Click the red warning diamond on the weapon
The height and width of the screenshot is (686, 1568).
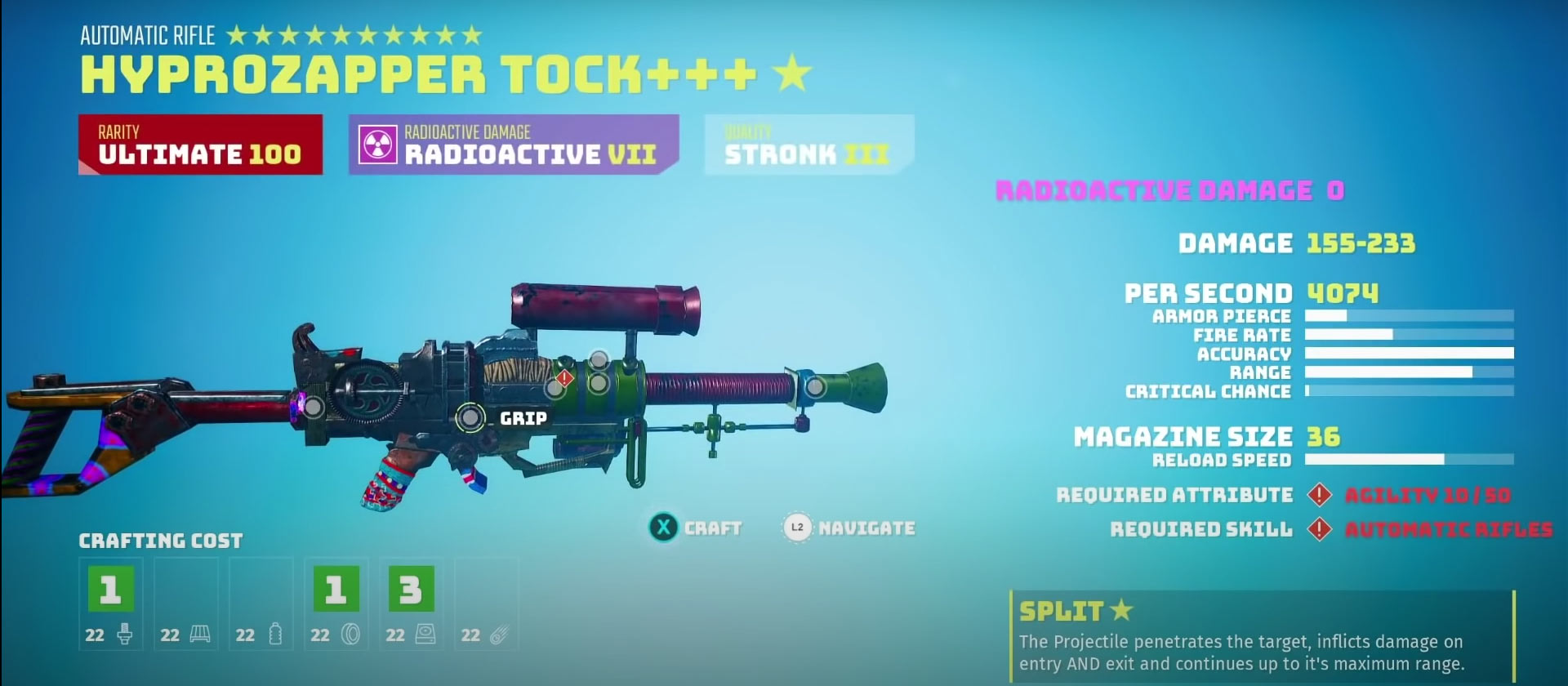point(564,378)
